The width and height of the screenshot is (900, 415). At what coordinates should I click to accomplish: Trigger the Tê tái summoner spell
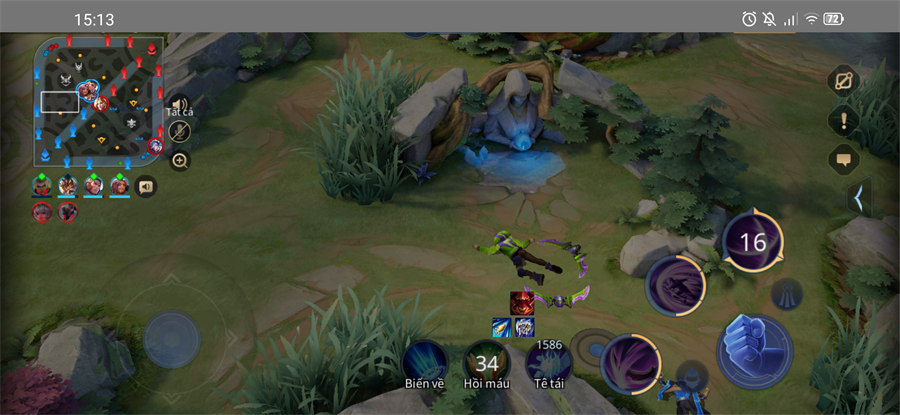pyautogui.click(x=549, y=363)
